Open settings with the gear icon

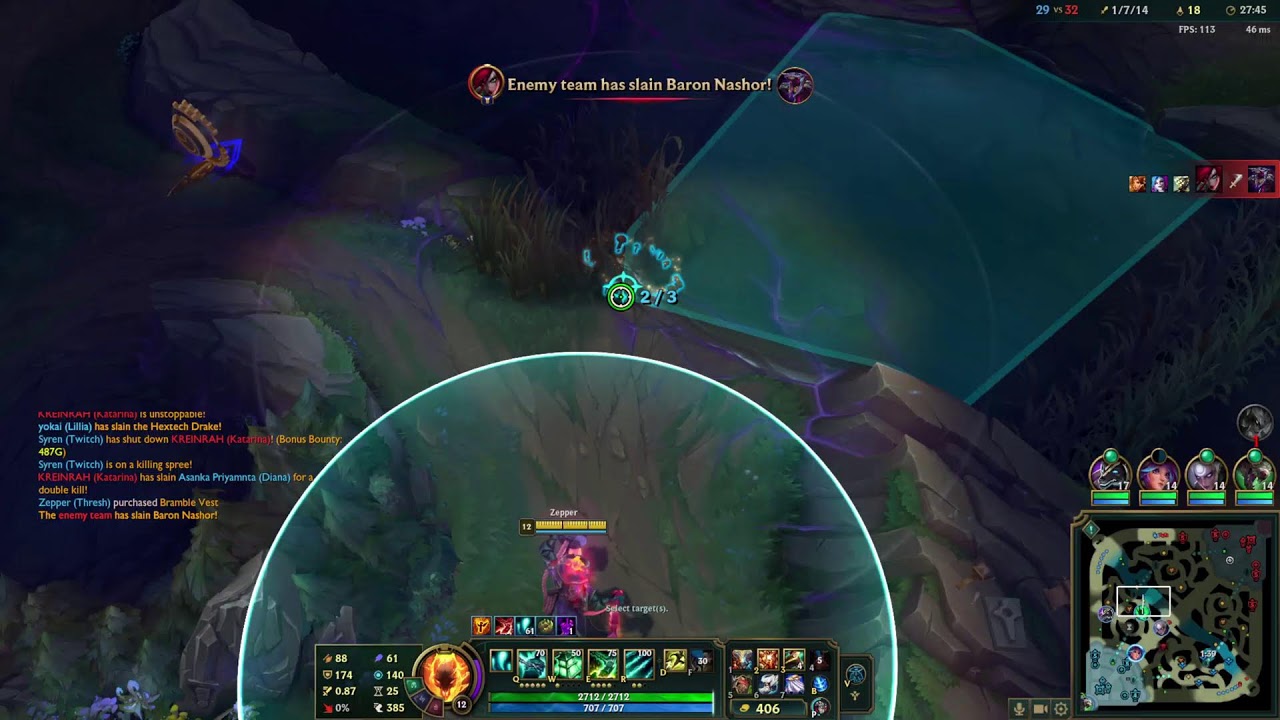coord(1061,709)
